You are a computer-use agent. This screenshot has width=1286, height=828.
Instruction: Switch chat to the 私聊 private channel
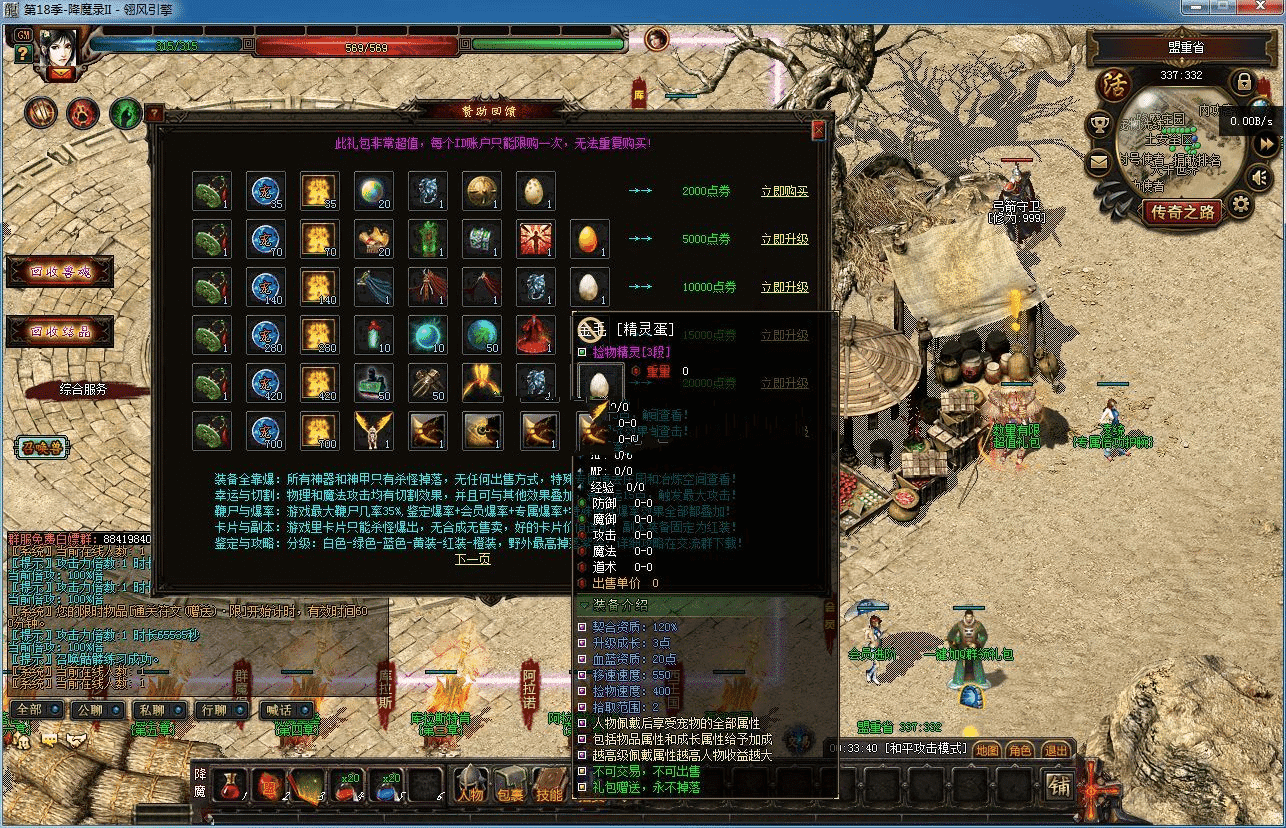point(151,710)
